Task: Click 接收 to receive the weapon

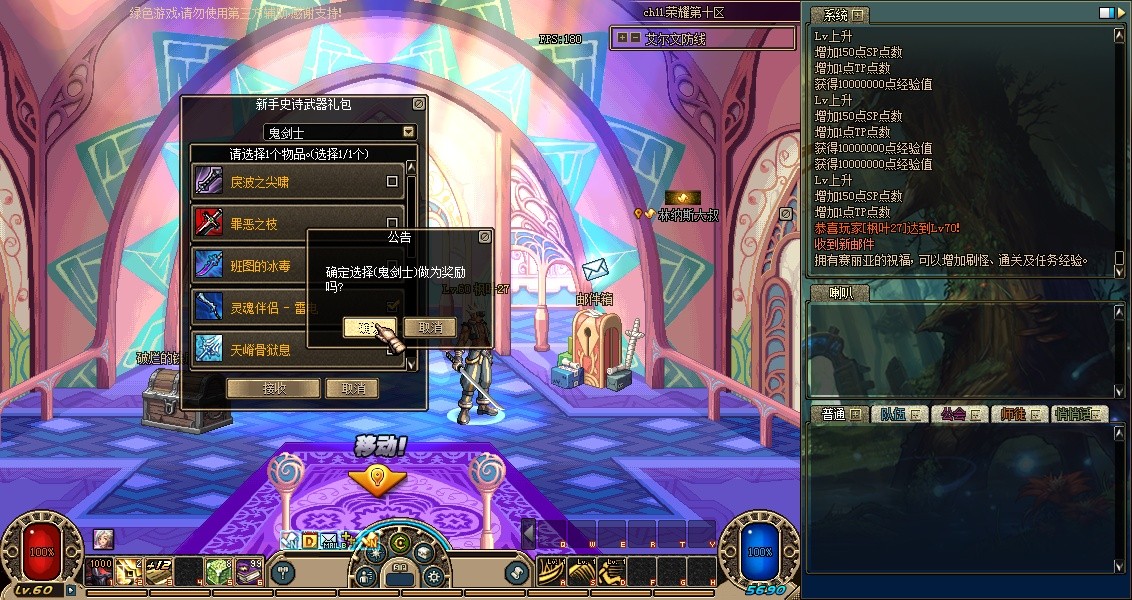Action: point(273,388)
